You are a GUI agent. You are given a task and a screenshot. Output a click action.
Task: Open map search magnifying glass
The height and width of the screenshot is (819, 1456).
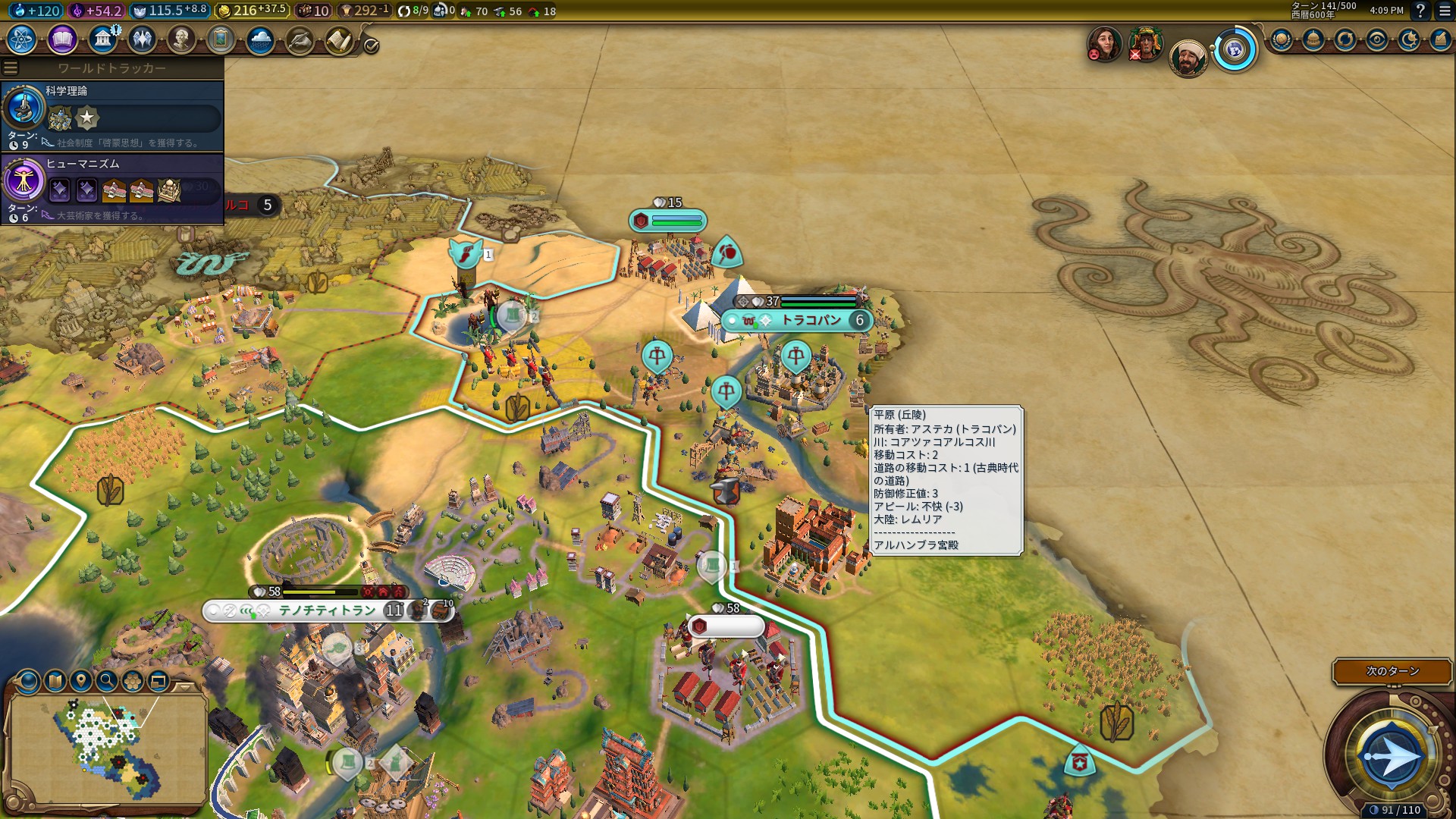coord(107,681)
